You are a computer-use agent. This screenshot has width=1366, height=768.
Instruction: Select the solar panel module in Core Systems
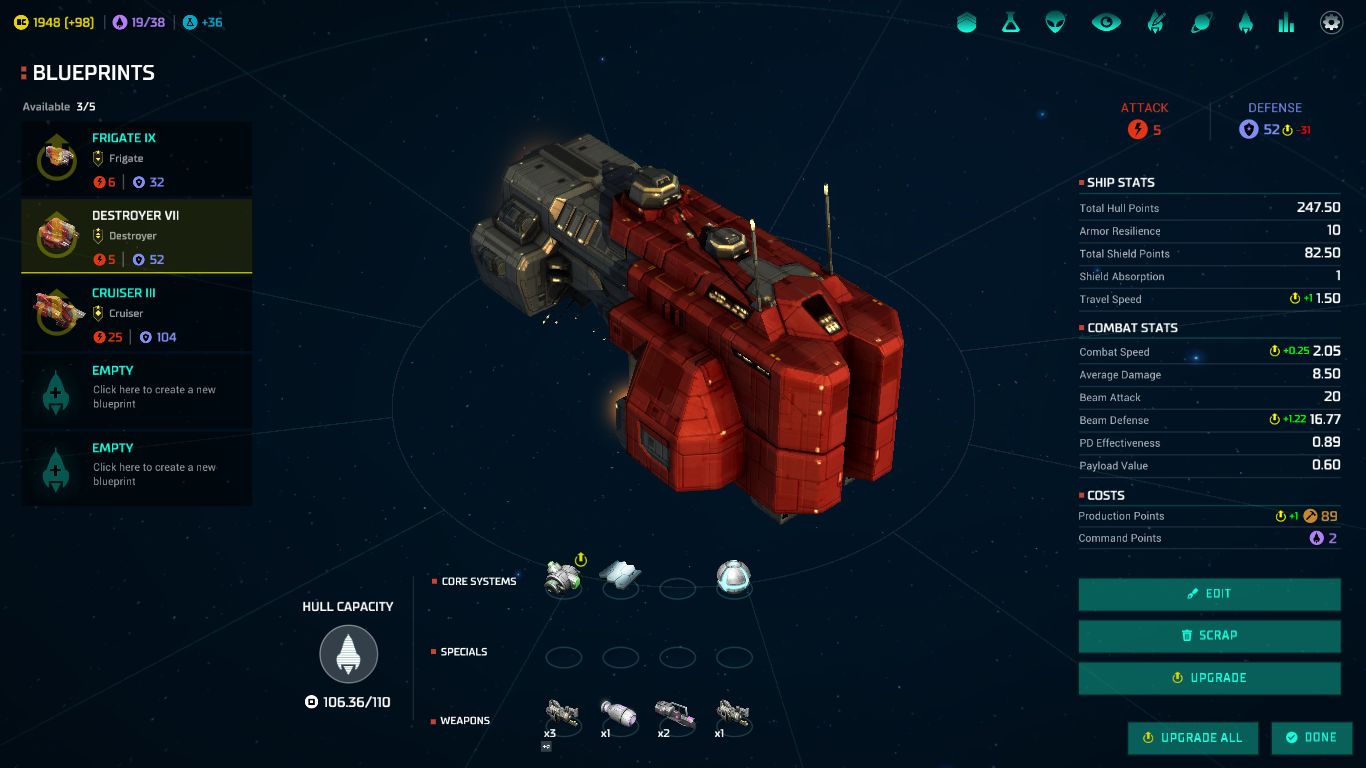620,575
